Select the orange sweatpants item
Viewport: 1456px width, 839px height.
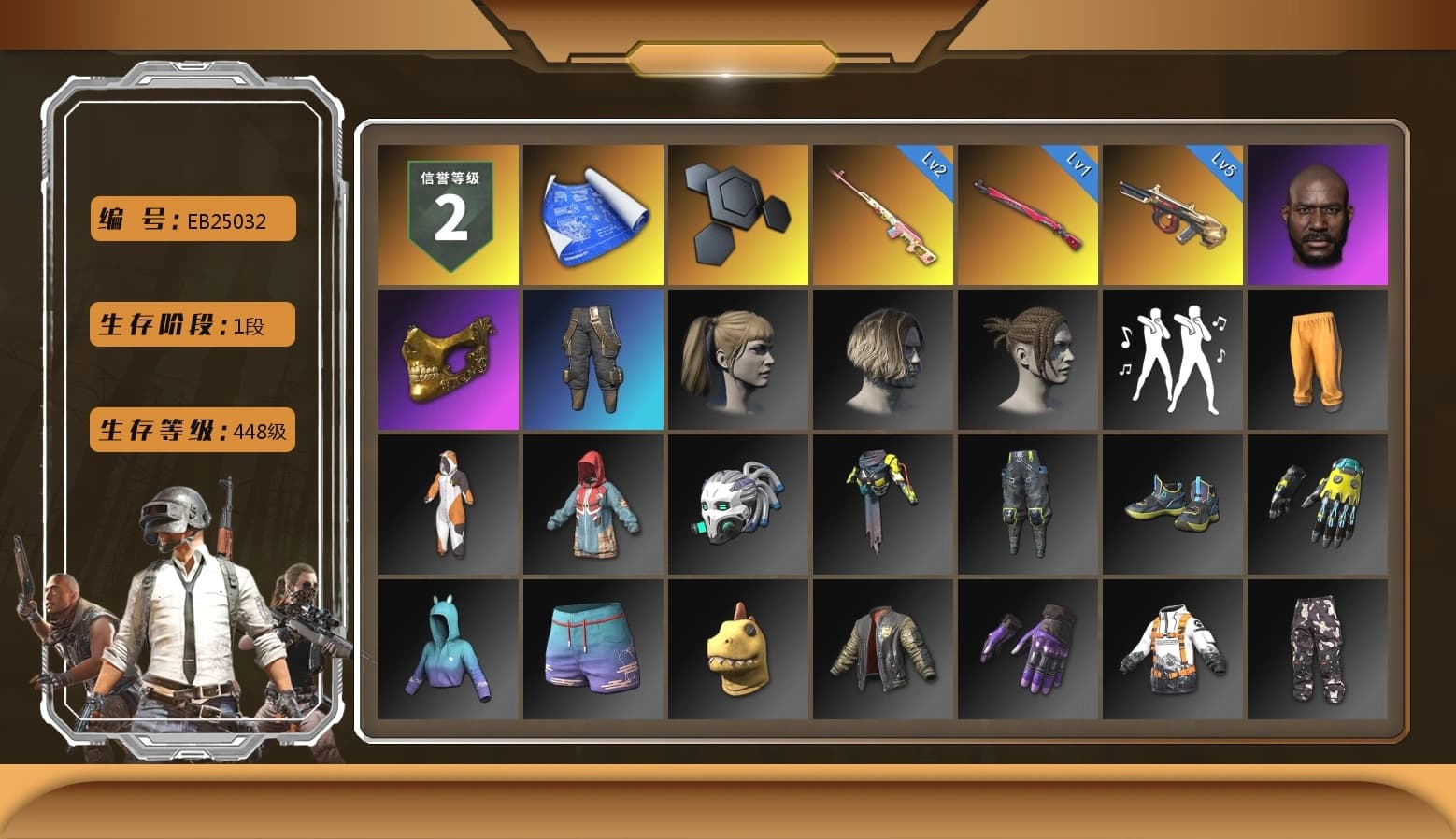pos(1318,360)
